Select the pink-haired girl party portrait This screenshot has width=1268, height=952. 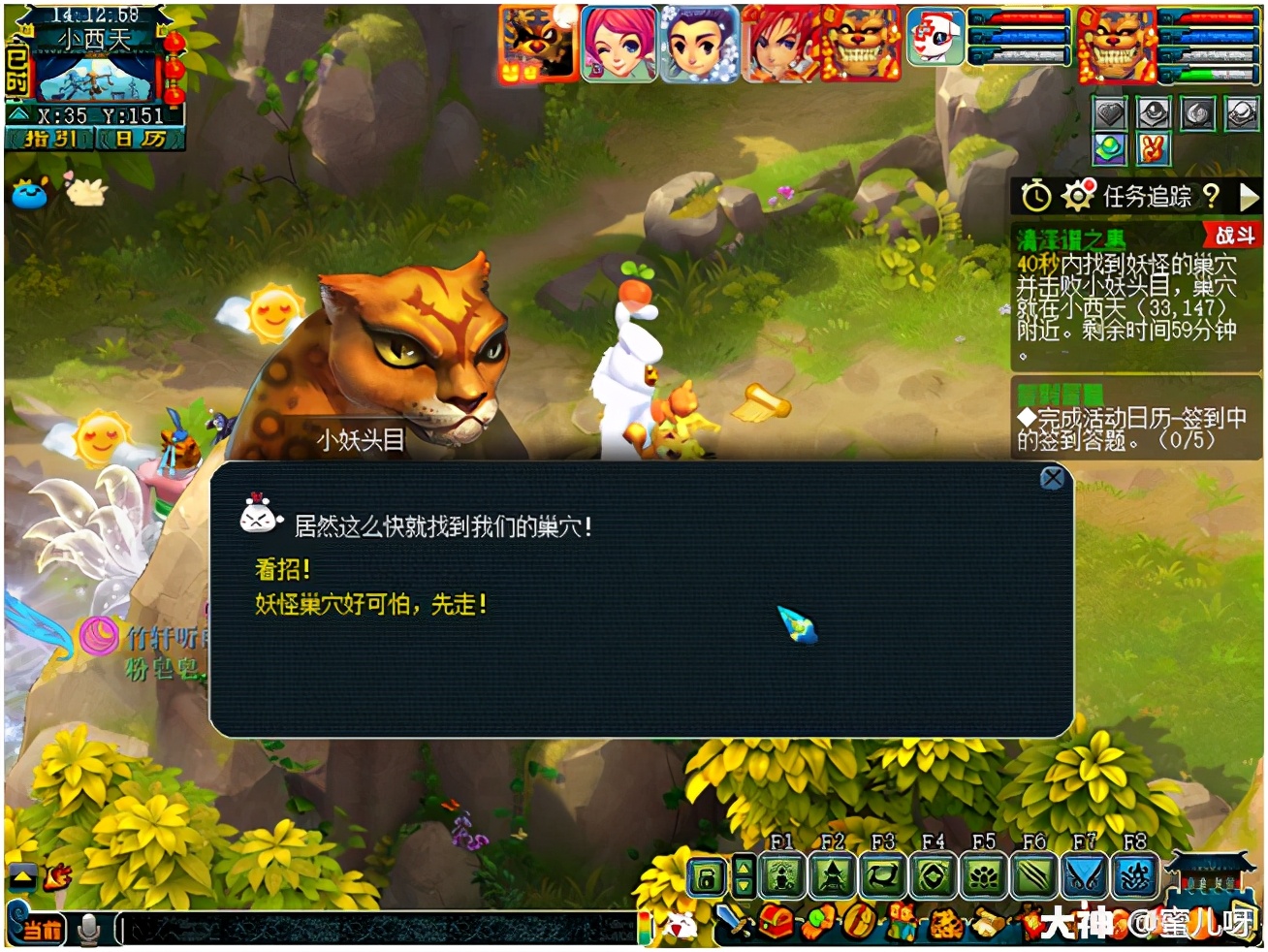point(619,44)
